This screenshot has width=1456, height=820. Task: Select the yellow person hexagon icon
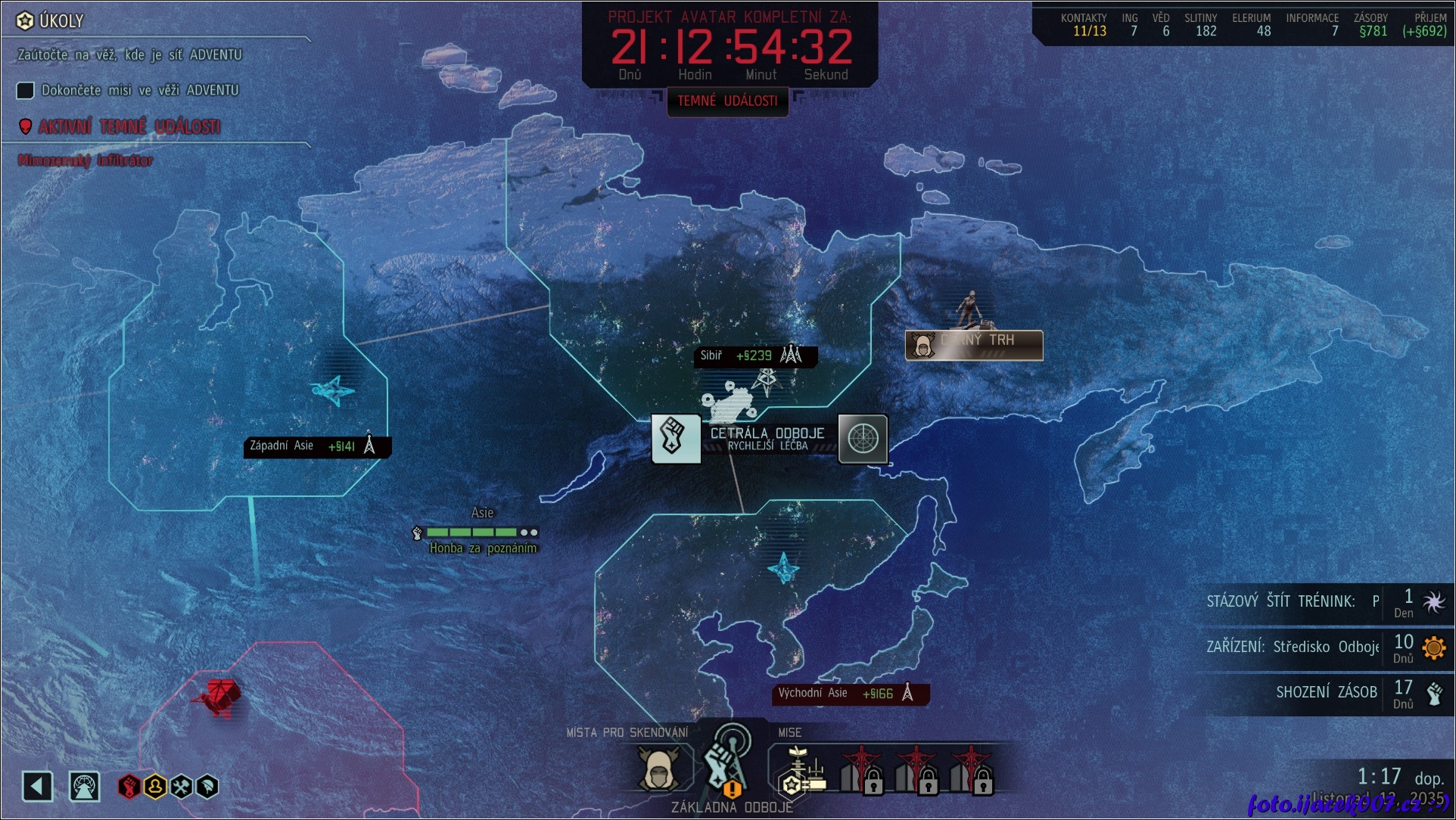pyautogui.click(x=155, y=787)
